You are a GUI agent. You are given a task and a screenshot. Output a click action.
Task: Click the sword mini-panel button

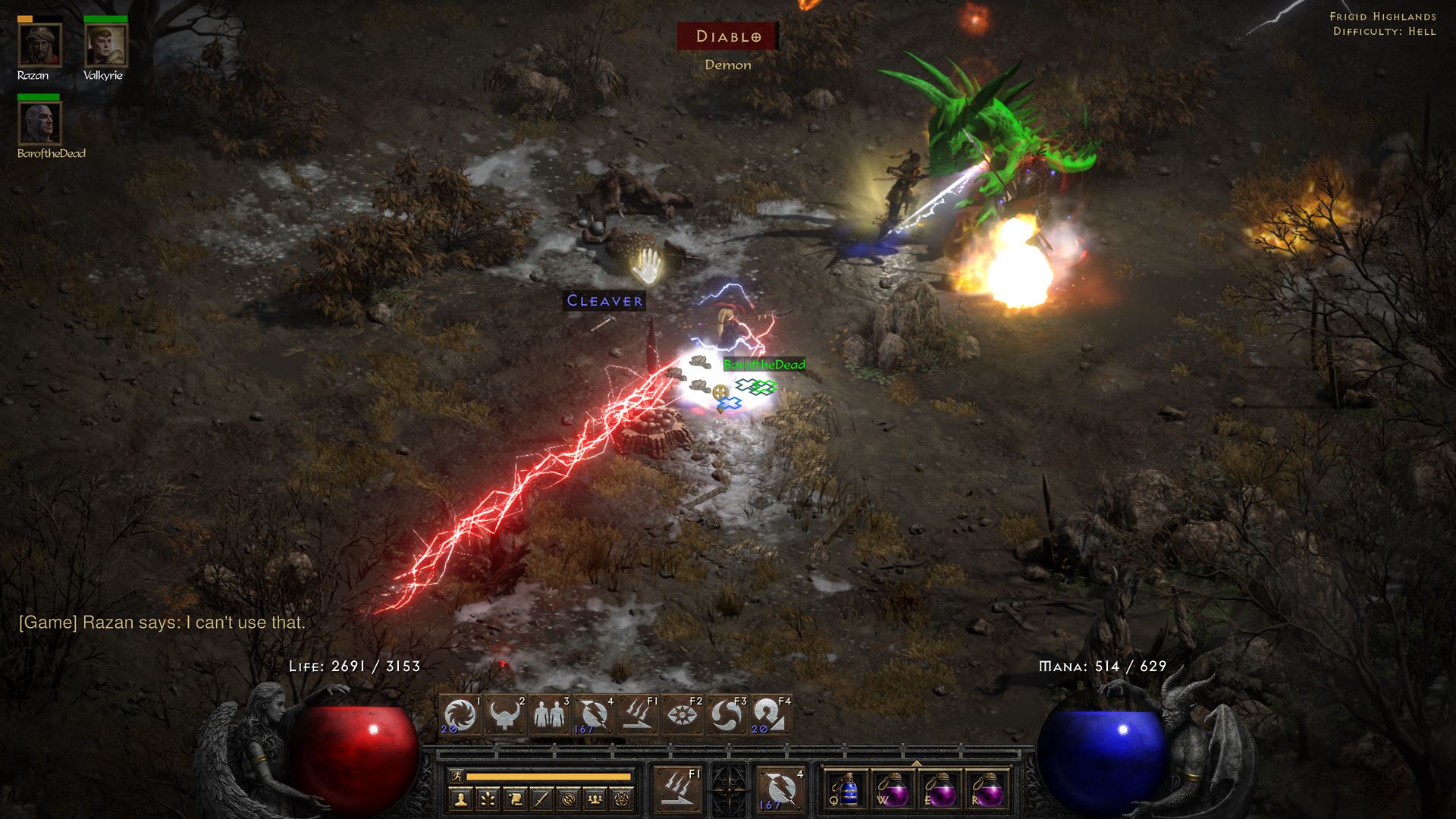[x=541, y=799]
